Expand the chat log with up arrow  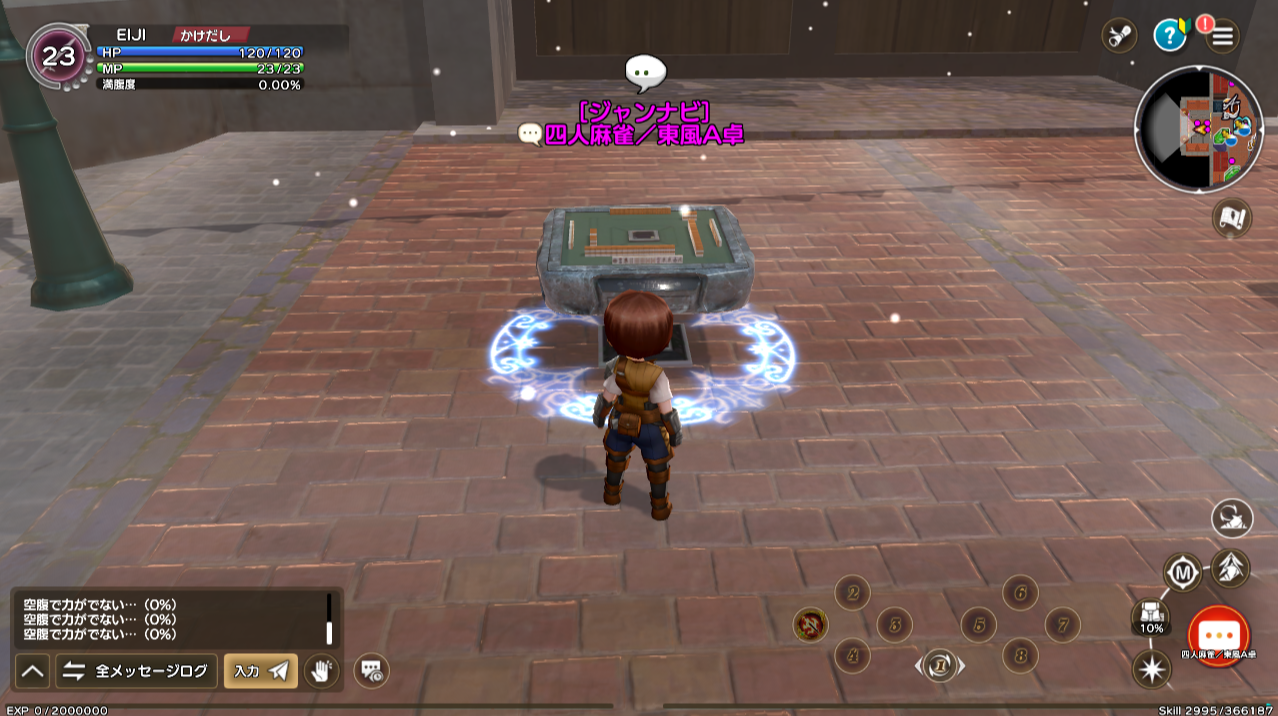33,671
